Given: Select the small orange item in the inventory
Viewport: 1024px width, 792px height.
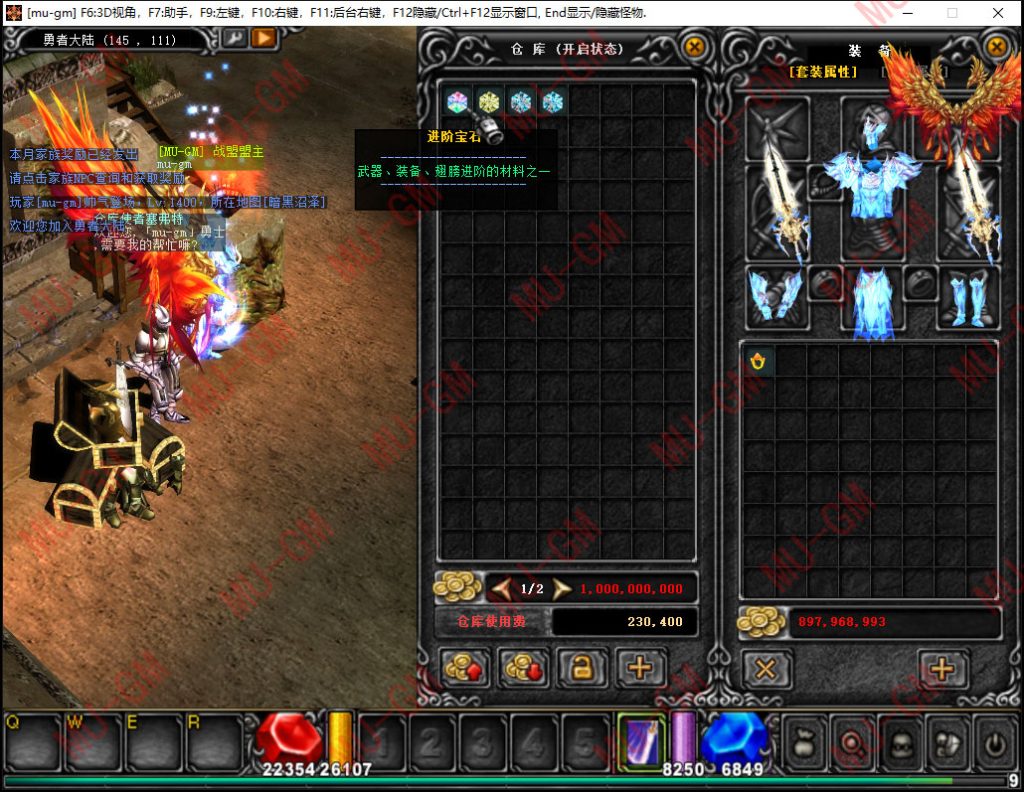Looking at the screenshot, I should 758,362.
